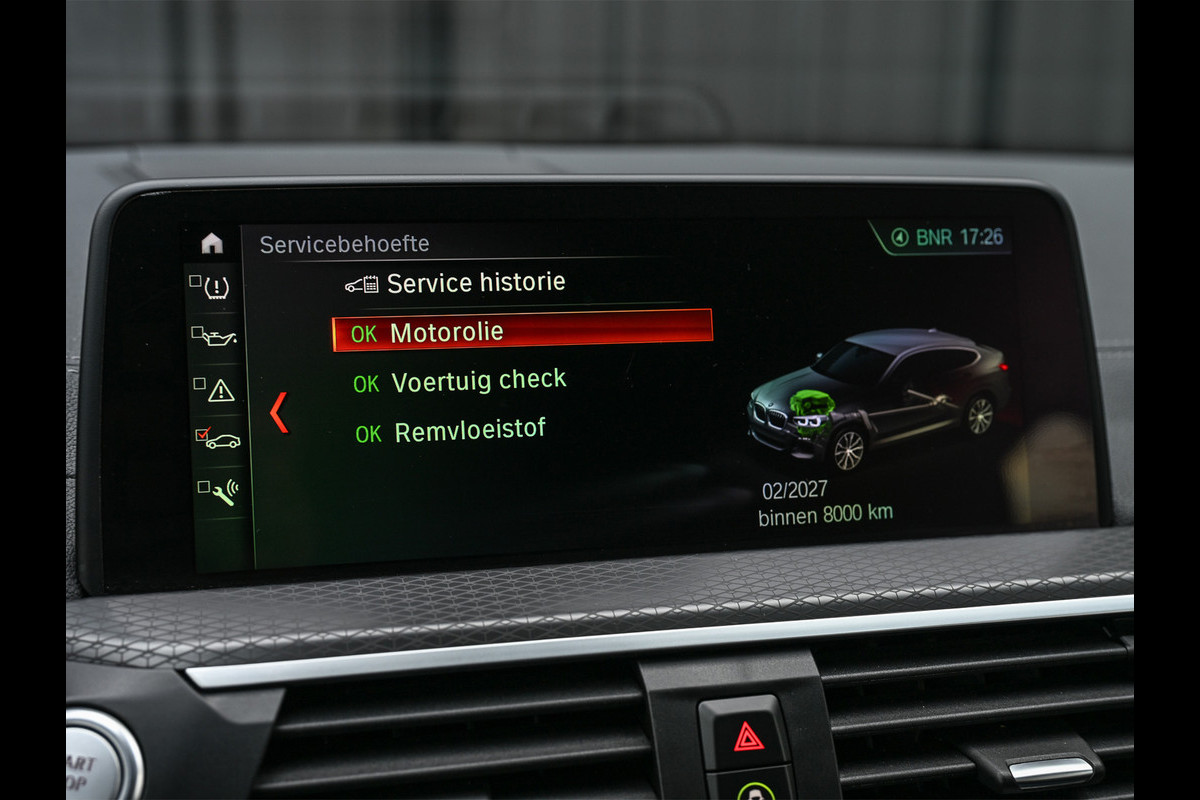Open the home screen icon
This screenshot has height=800, width=1200.
(x=212, y=243)
